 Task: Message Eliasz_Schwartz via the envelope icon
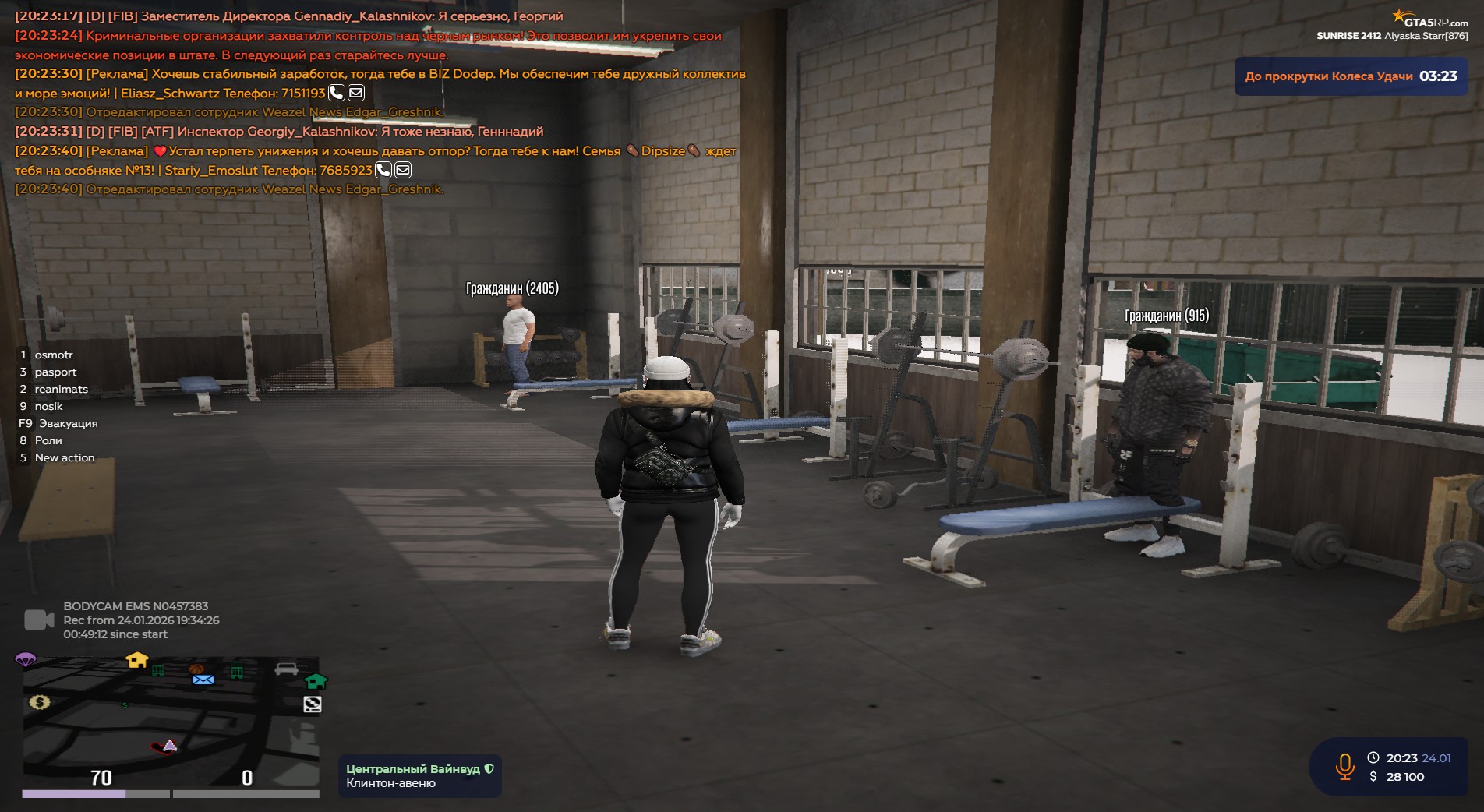point(356,94)
